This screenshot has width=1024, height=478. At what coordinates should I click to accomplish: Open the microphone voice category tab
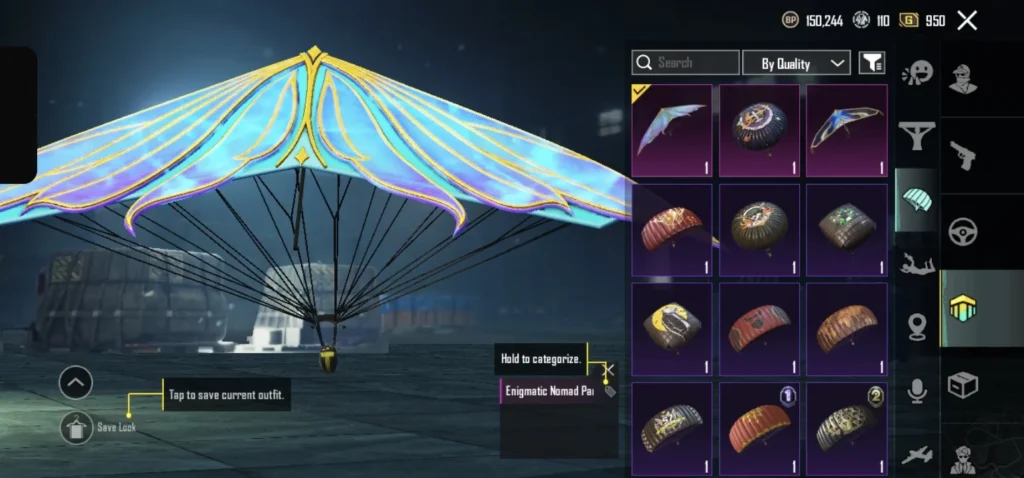(916, 391)
